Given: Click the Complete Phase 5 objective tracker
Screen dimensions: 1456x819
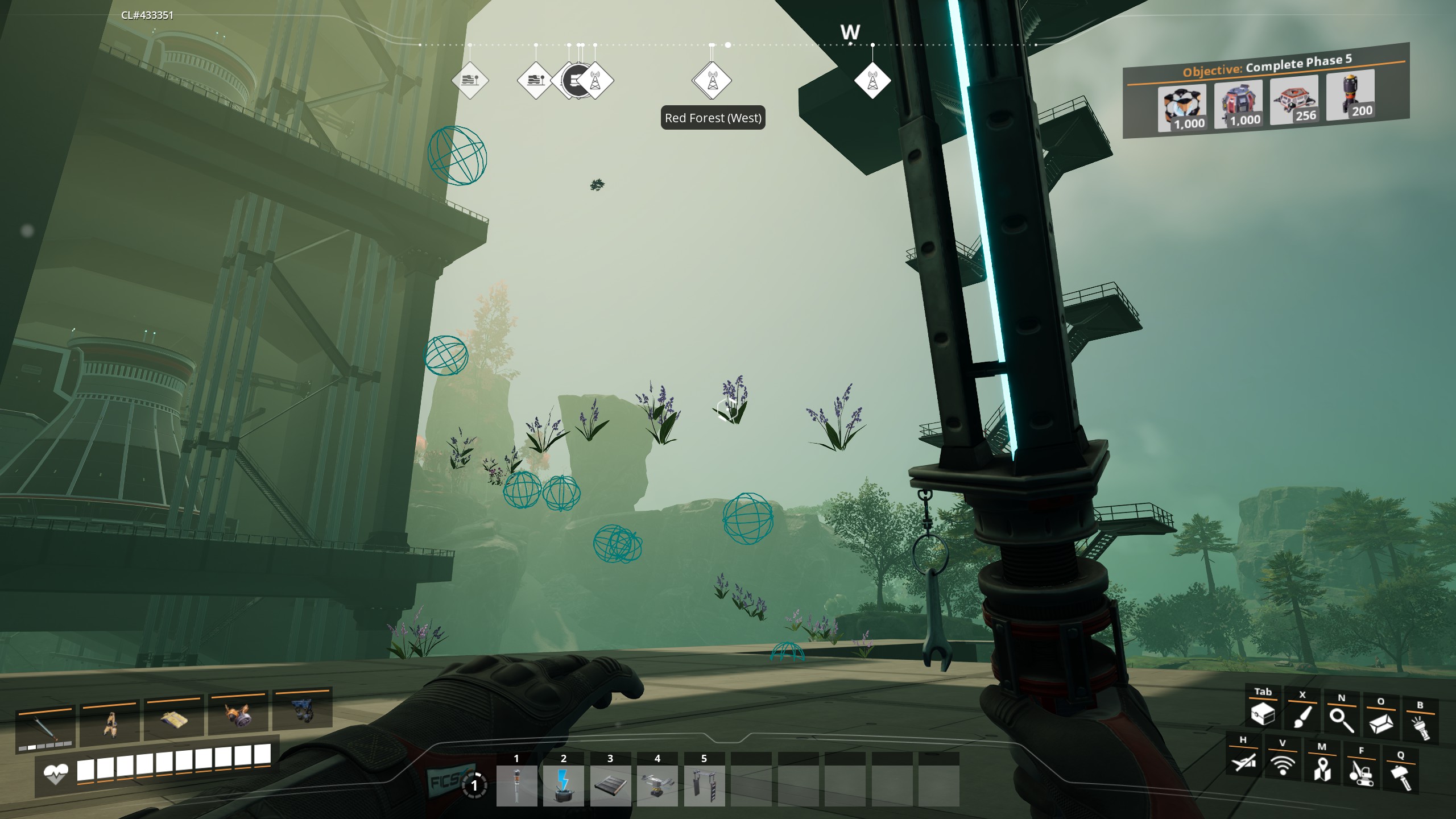Looking at the screenshot, I should [1265, 91].
